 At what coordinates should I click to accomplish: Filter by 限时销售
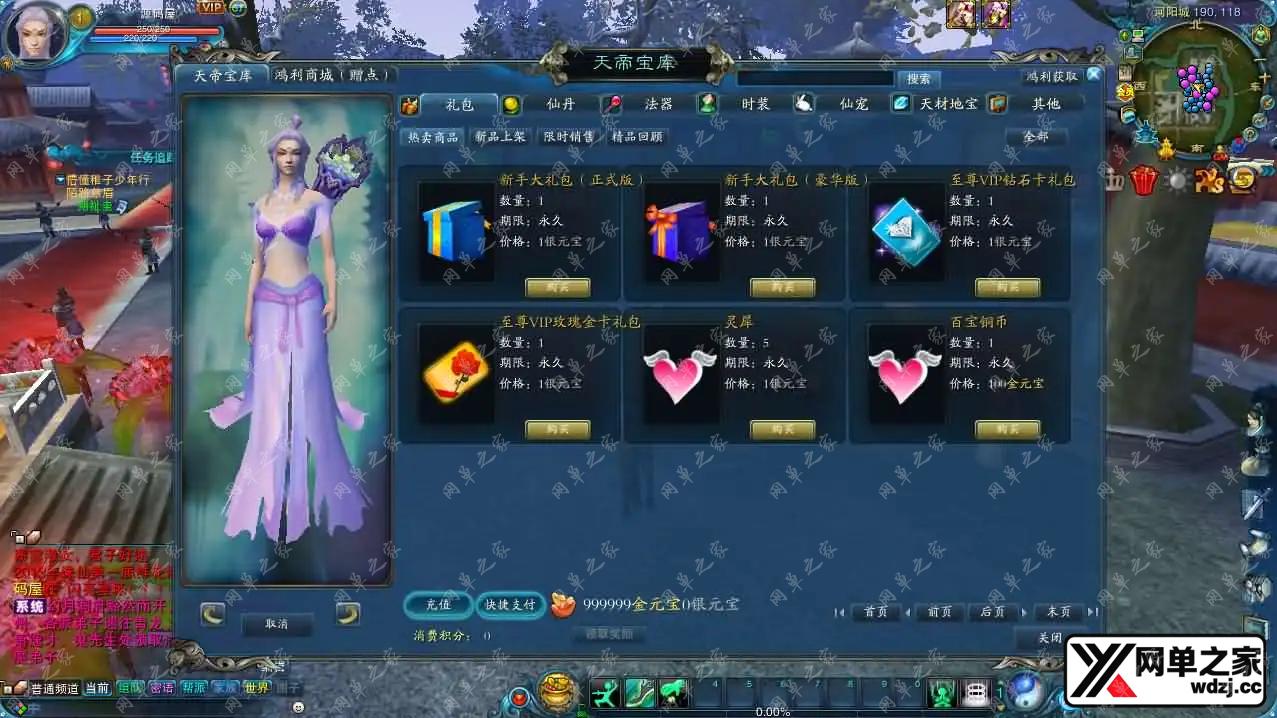568,137
